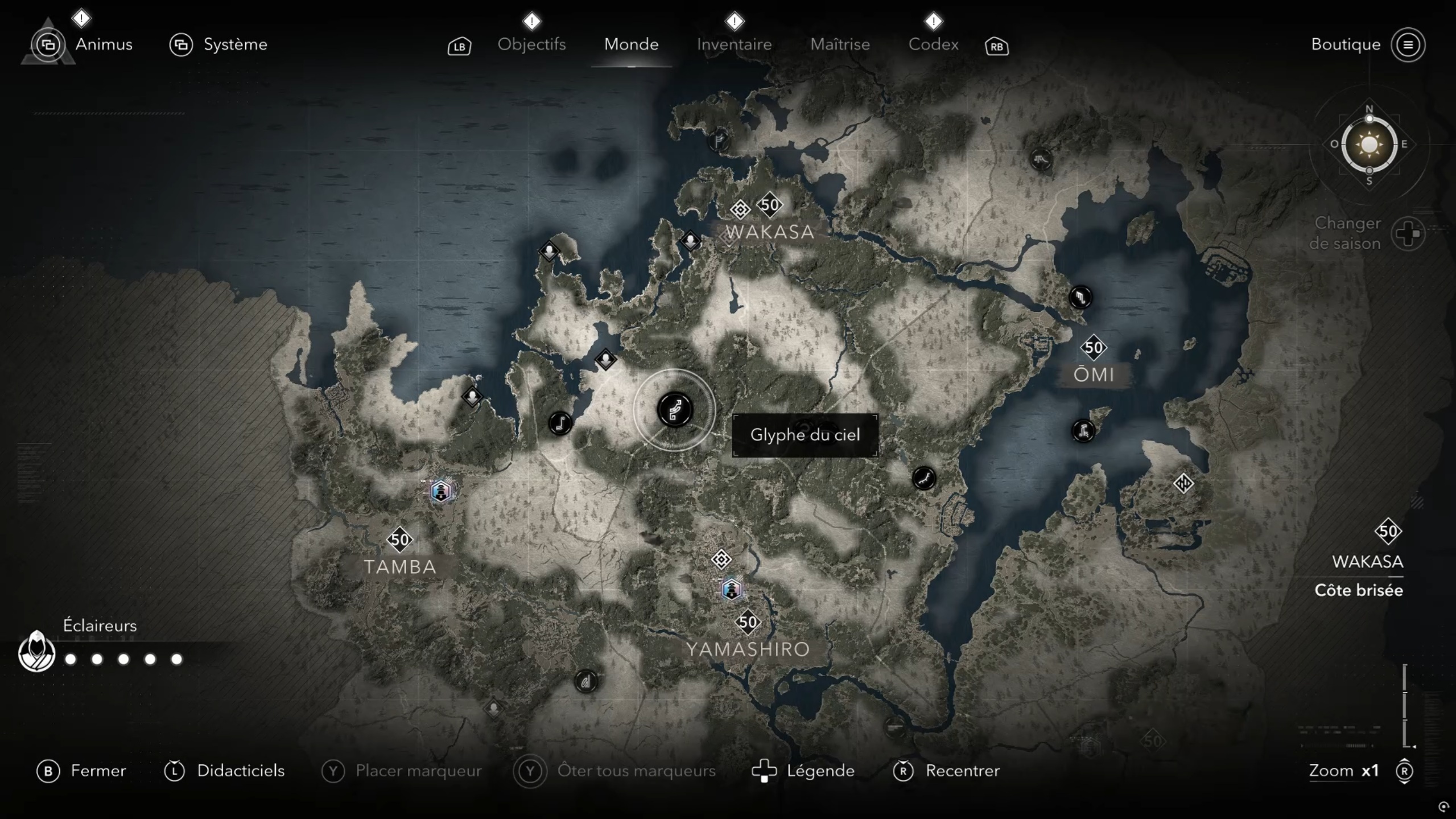Select the Wakasa region label on map
The width and height of the screenshot is (1456, 819).
coord(770,232)
